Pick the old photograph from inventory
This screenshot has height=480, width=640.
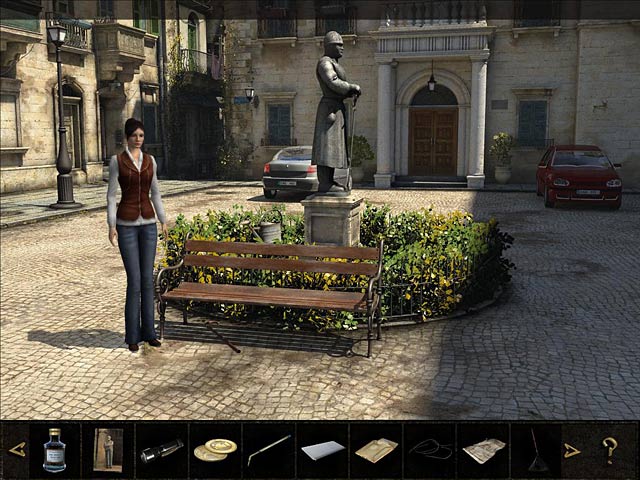107,450
